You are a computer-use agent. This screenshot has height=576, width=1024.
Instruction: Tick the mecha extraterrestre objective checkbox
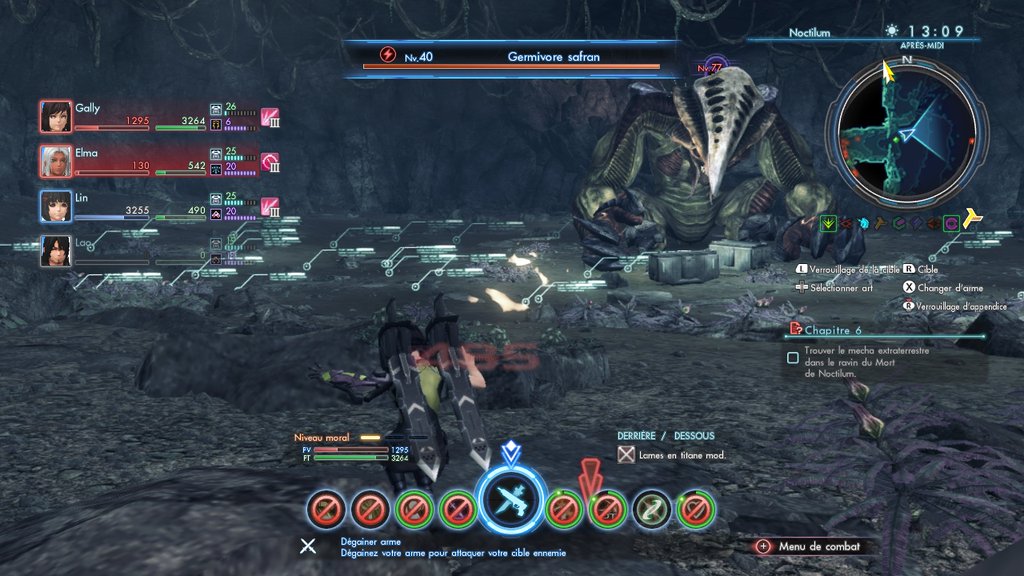point(793,357)
